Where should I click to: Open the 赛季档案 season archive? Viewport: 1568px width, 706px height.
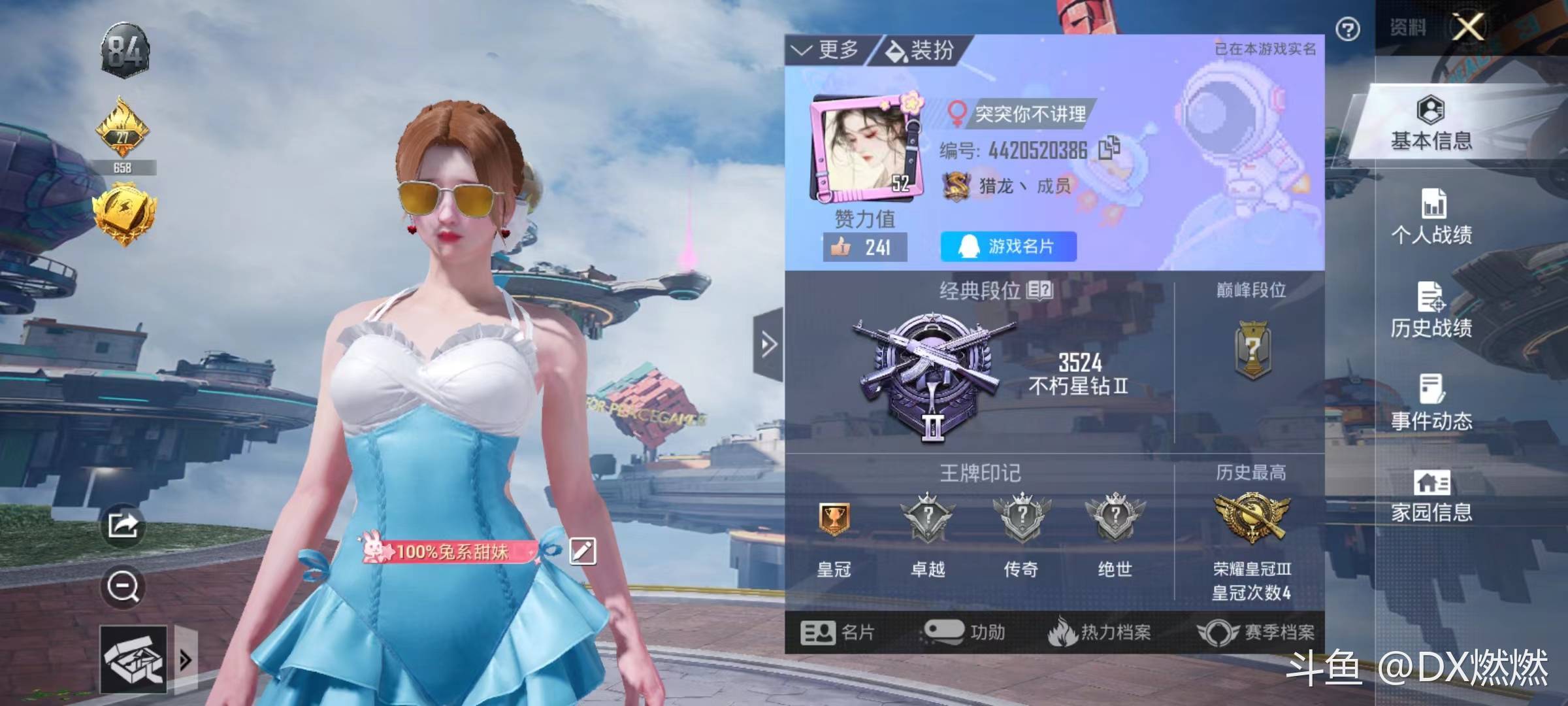(1255, 632)
